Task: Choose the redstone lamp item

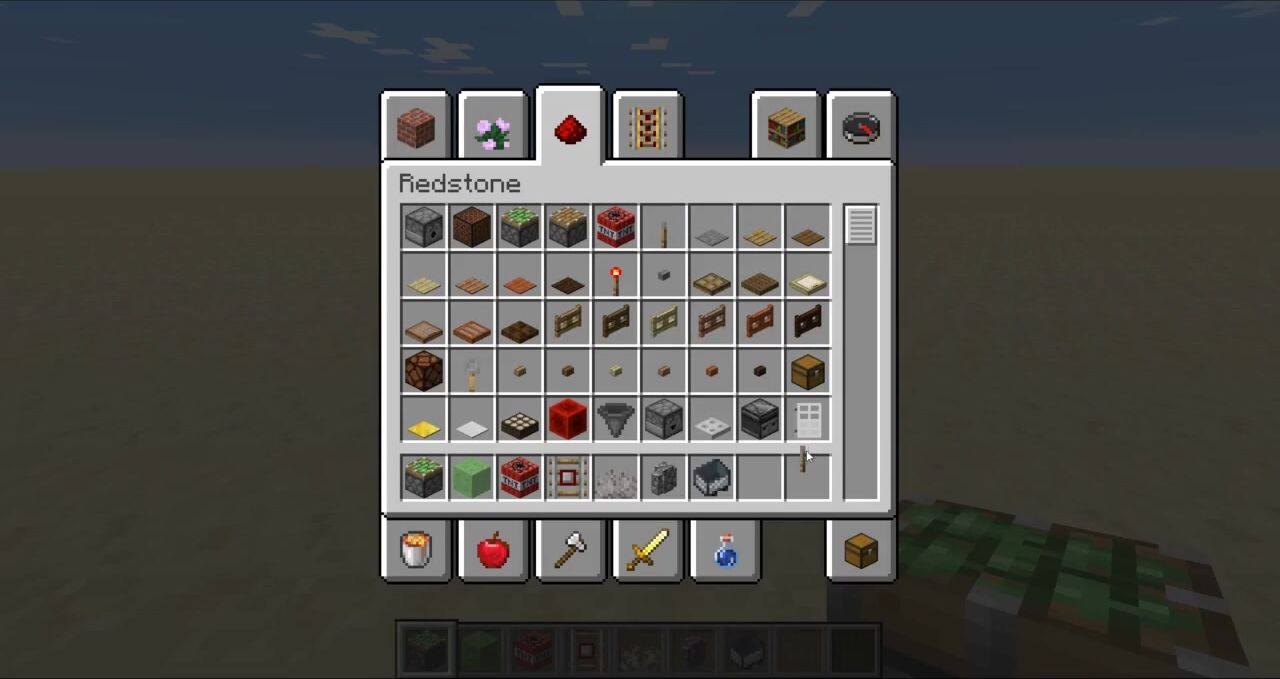Action: pos(423,371)
